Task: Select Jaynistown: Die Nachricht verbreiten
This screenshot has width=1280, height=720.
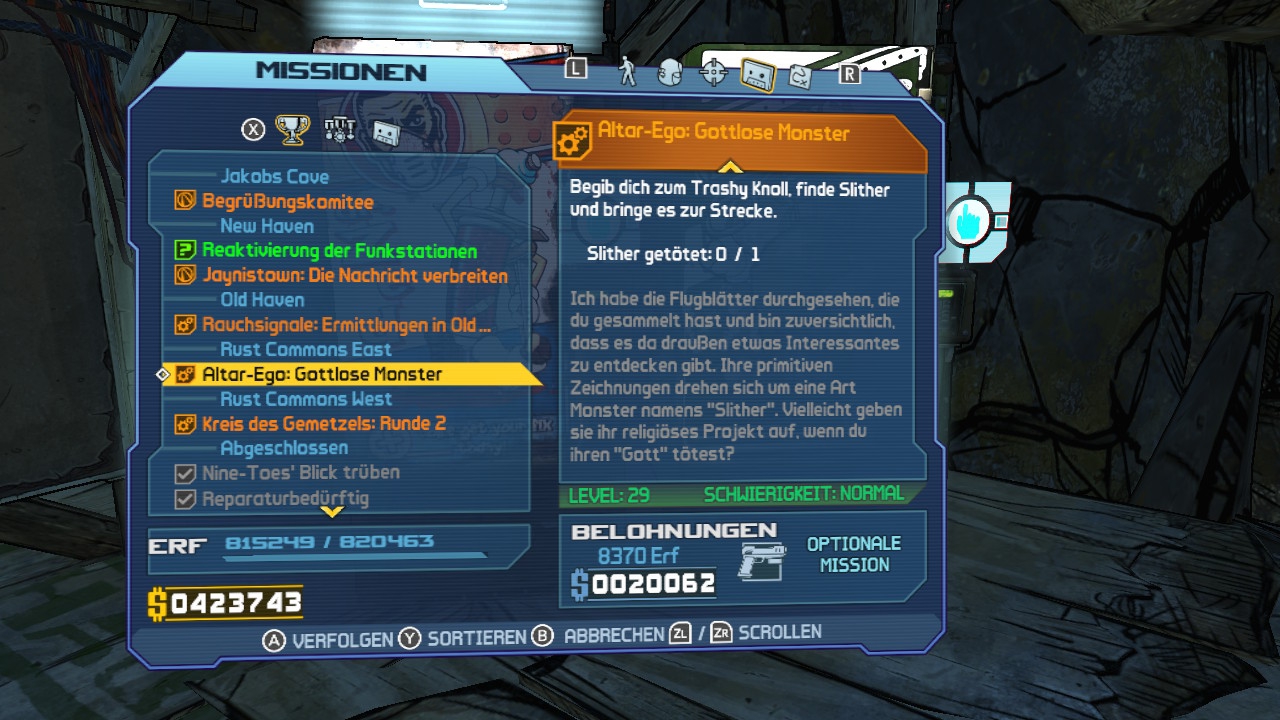Action: (354, 275)
